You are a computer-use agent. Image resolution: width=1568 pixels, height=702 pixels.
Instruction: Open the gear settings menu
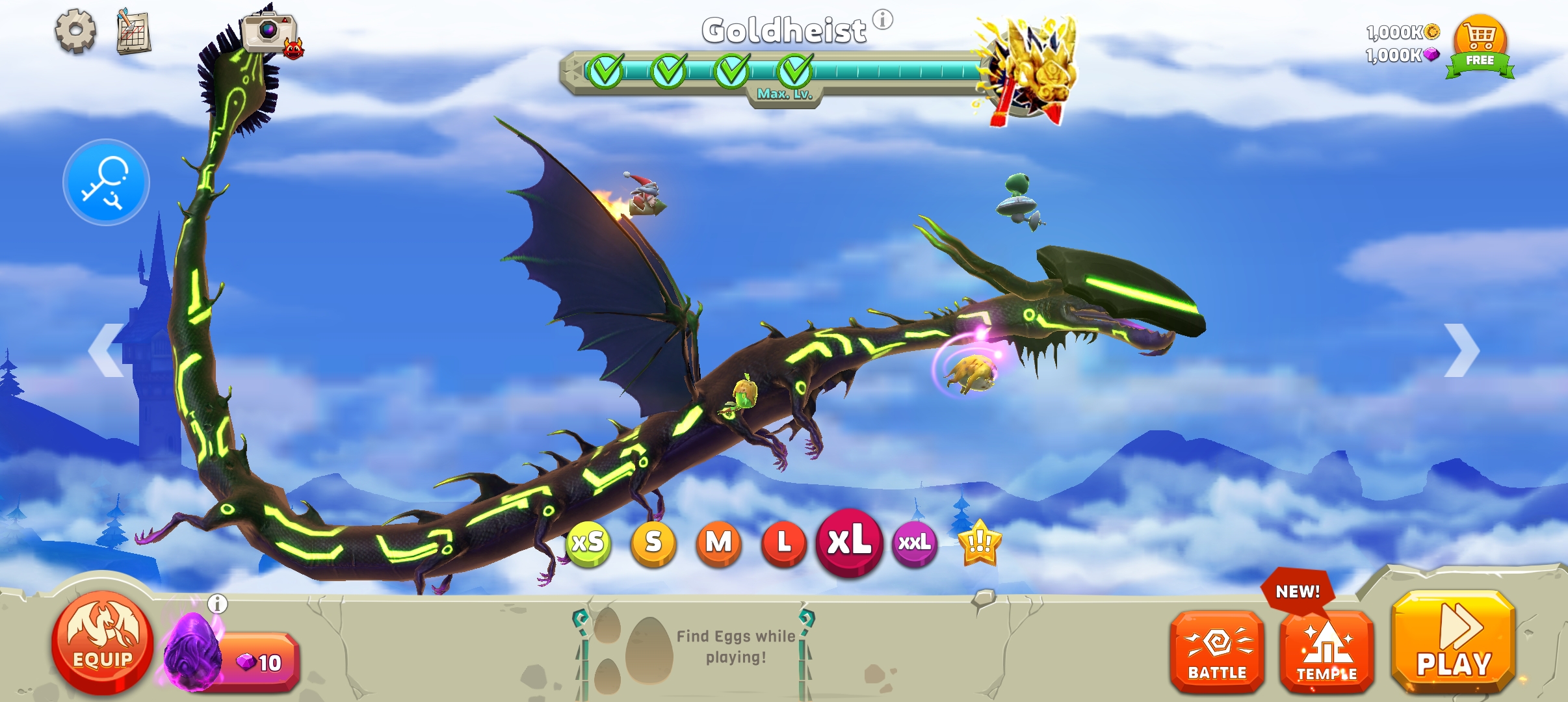point(75,31)
